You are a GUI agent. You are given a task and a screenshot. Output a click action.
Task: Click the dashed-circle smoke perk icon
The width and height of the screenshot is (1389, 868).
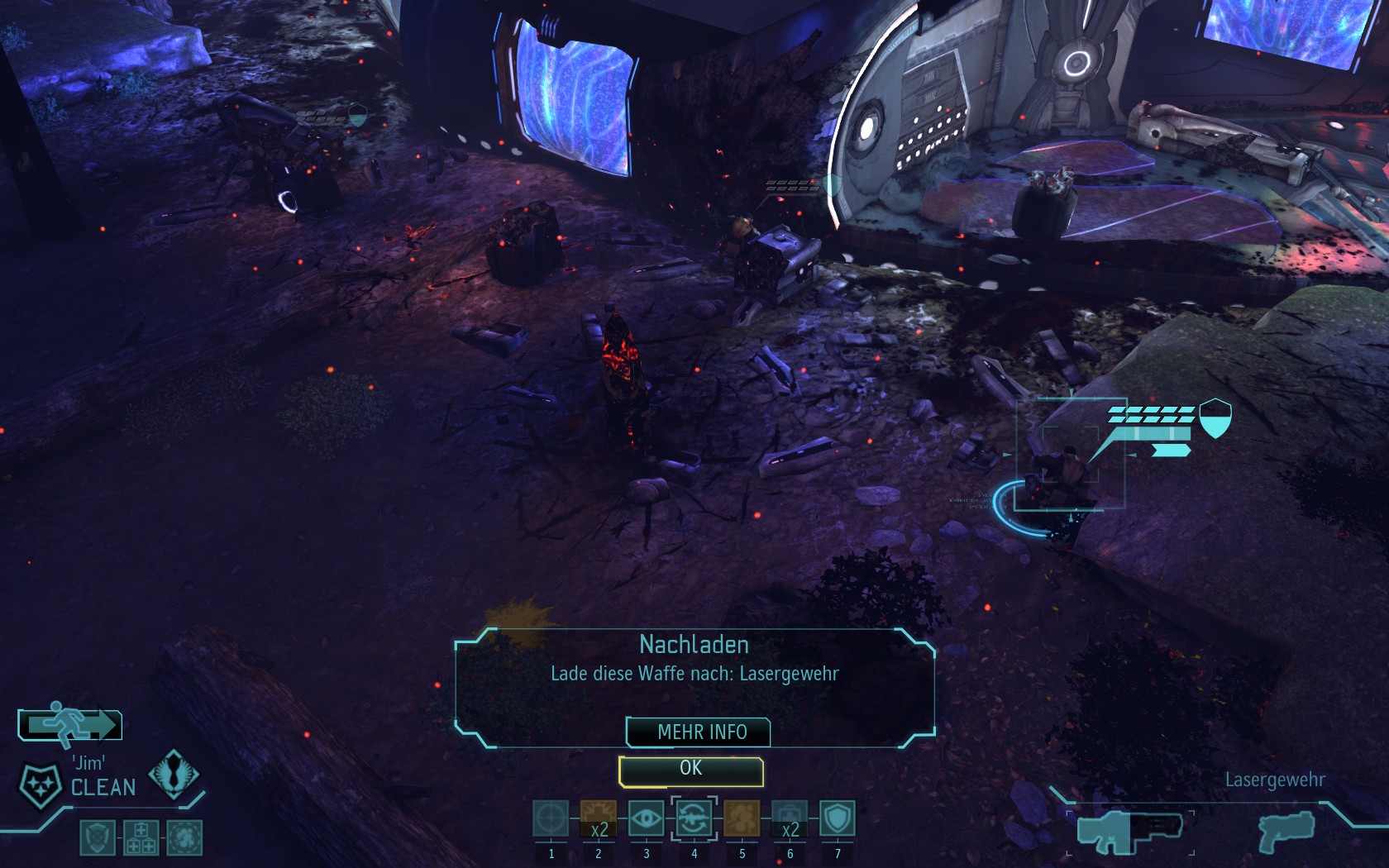pos(184,837)
